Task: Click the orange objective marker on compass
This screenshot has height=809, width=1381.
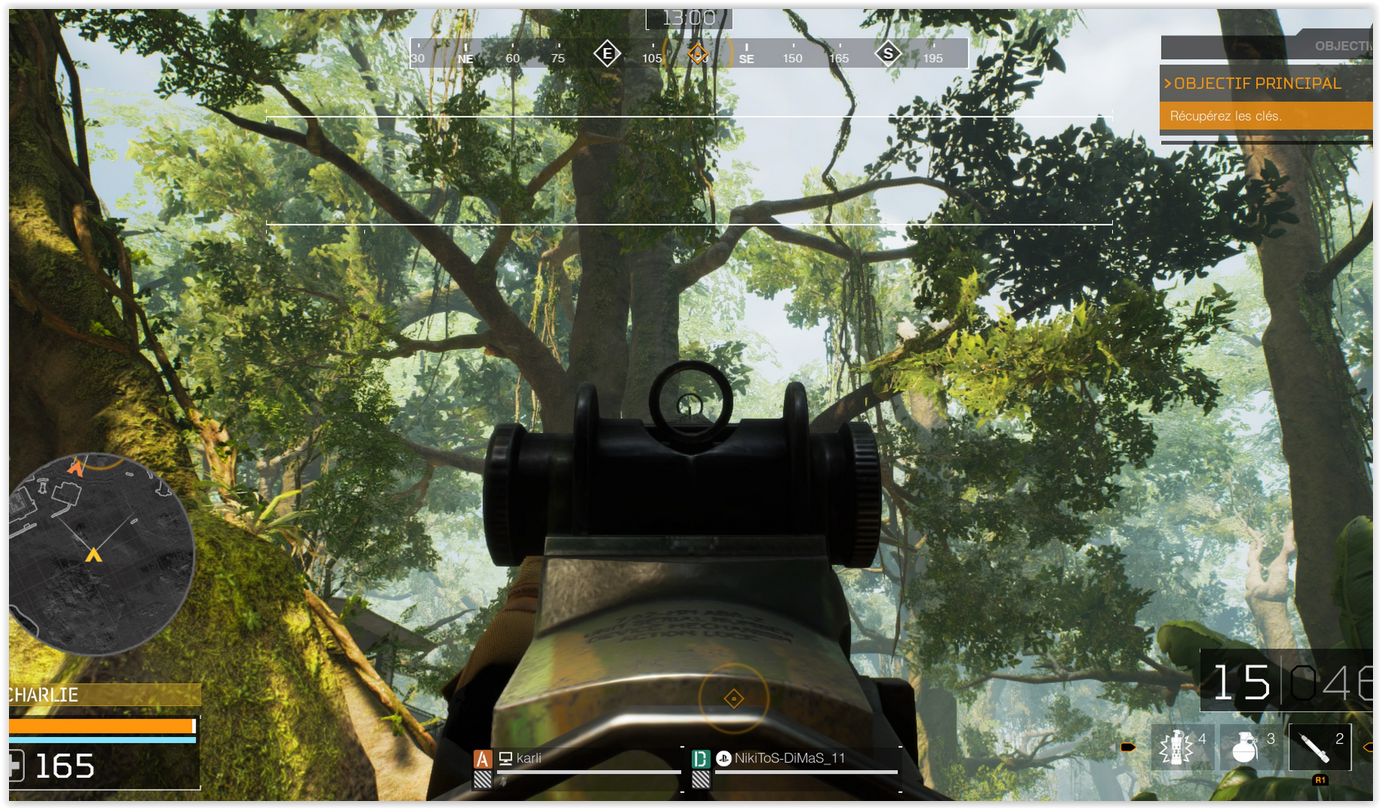Action: (698, 53)
